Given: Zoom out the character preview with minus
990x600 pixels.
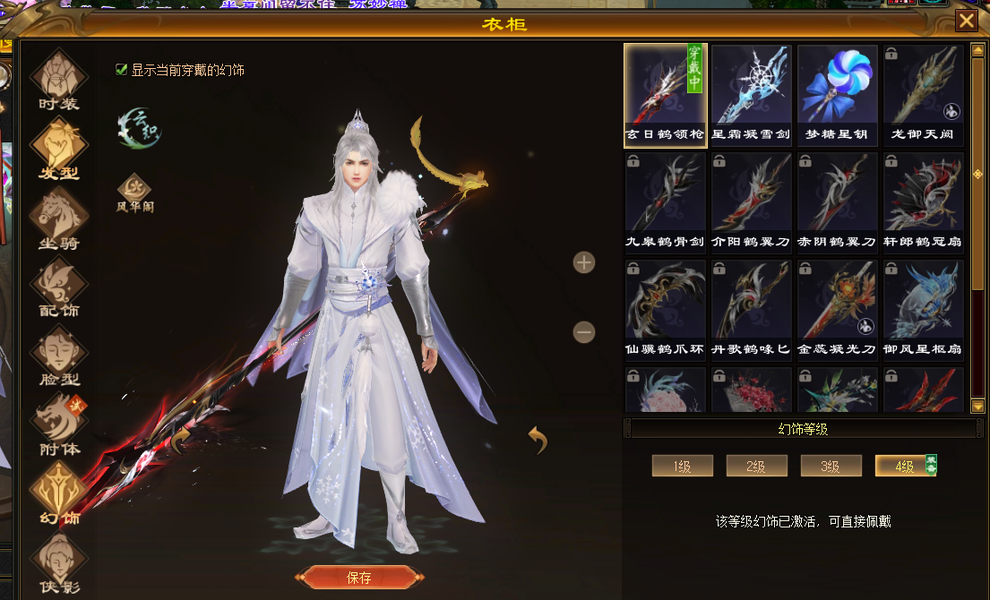Looking at the screenshot, I should [x=584, y=332].
